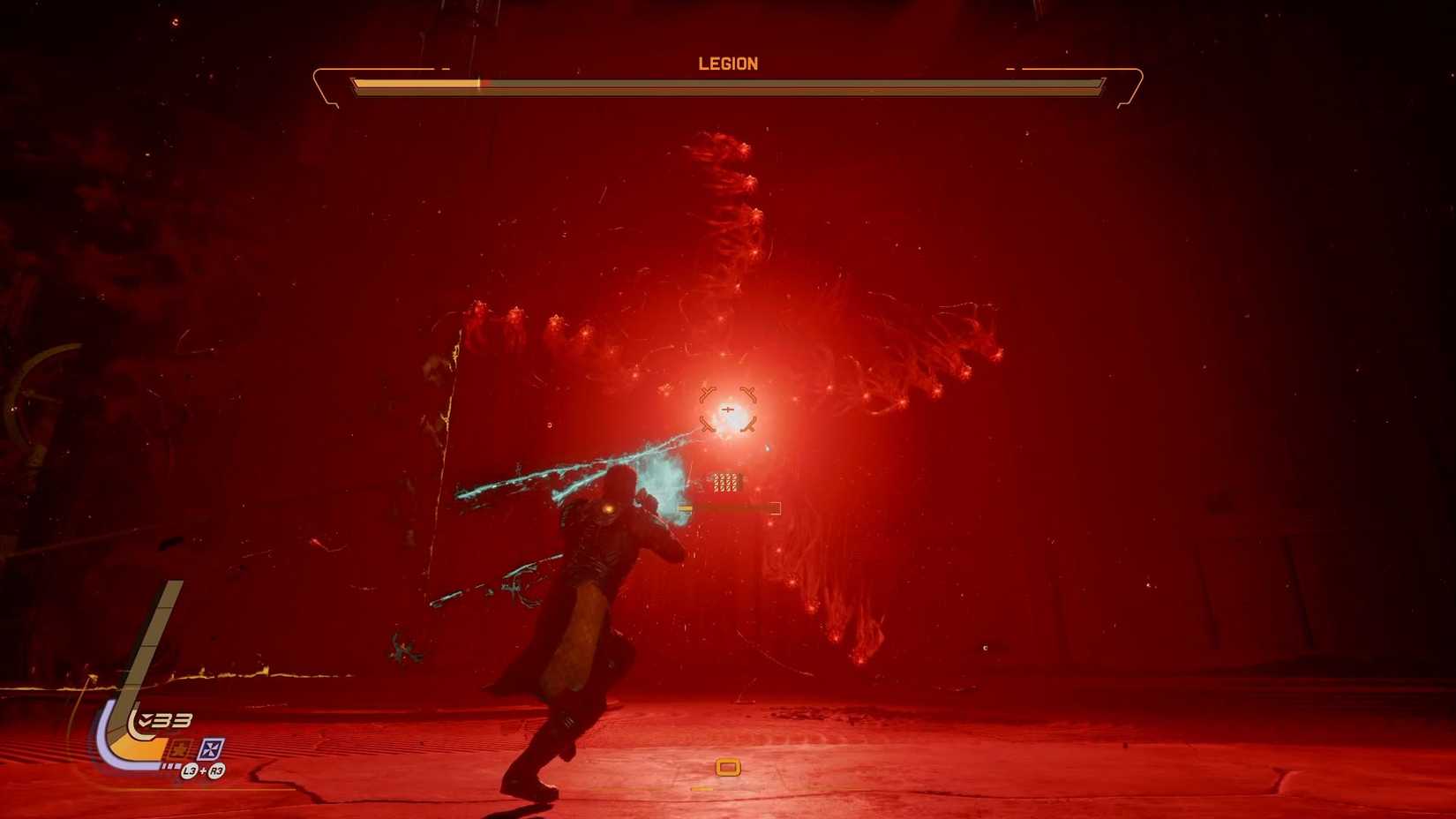
Task: Click the R3 button prompt badge
Action: pos(216,770)
